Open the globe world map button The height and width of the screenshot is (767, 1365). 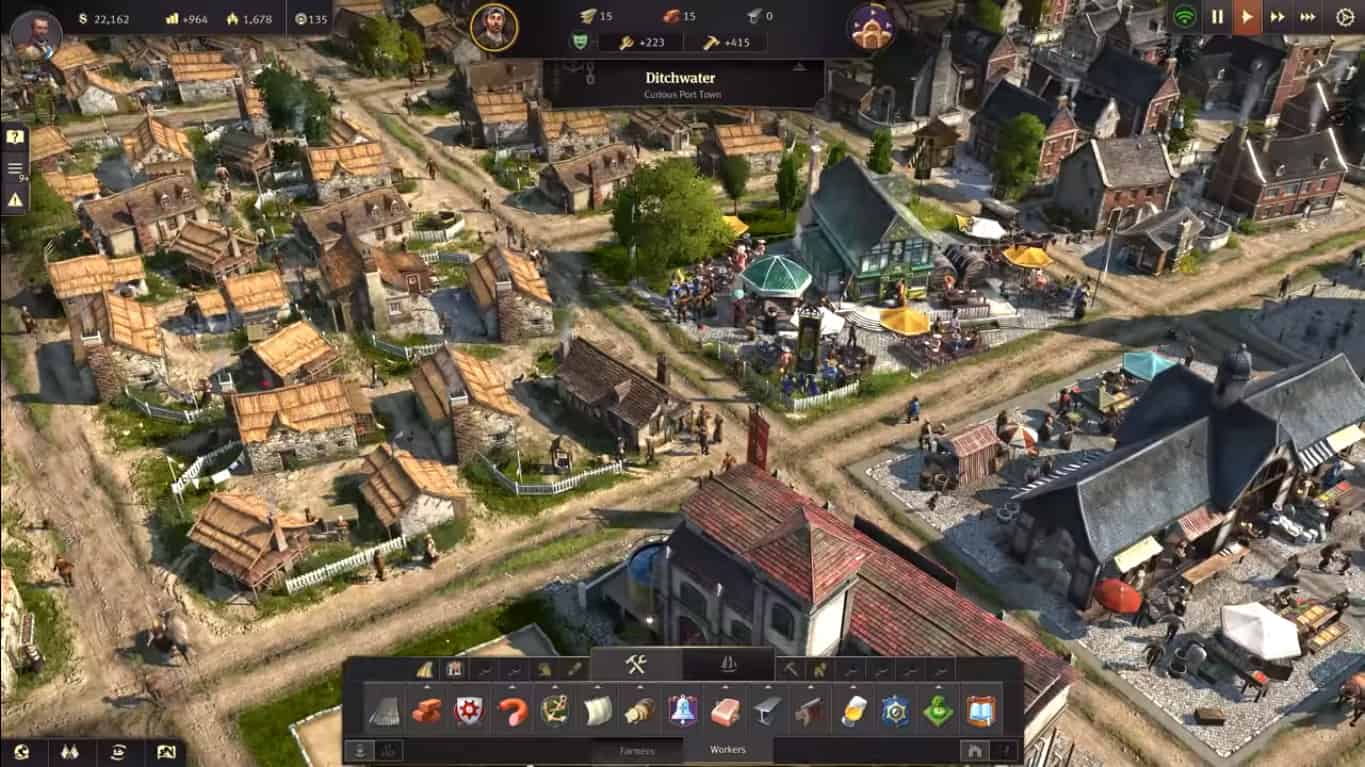coord(22,753)
